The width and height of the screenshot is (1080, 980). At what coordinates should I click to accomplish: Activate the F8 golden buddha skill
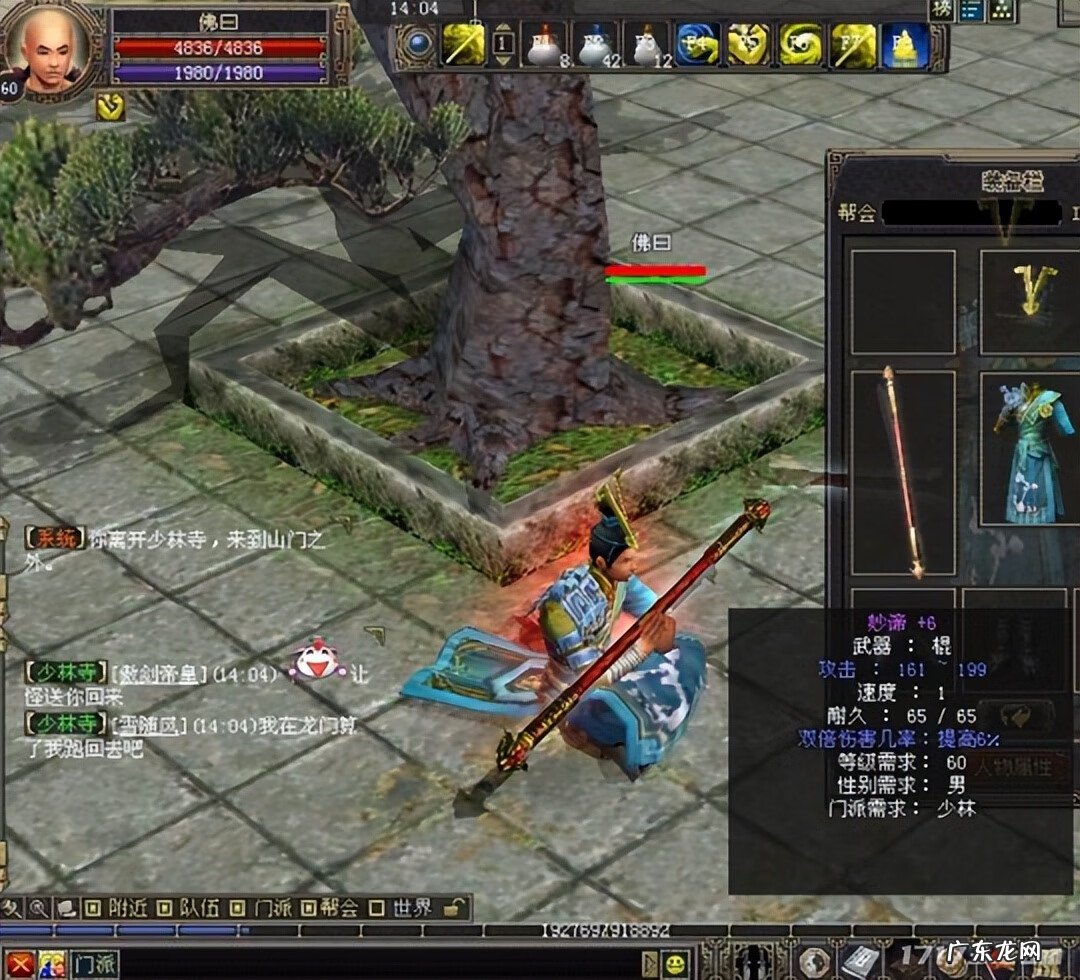click(904, 45)
